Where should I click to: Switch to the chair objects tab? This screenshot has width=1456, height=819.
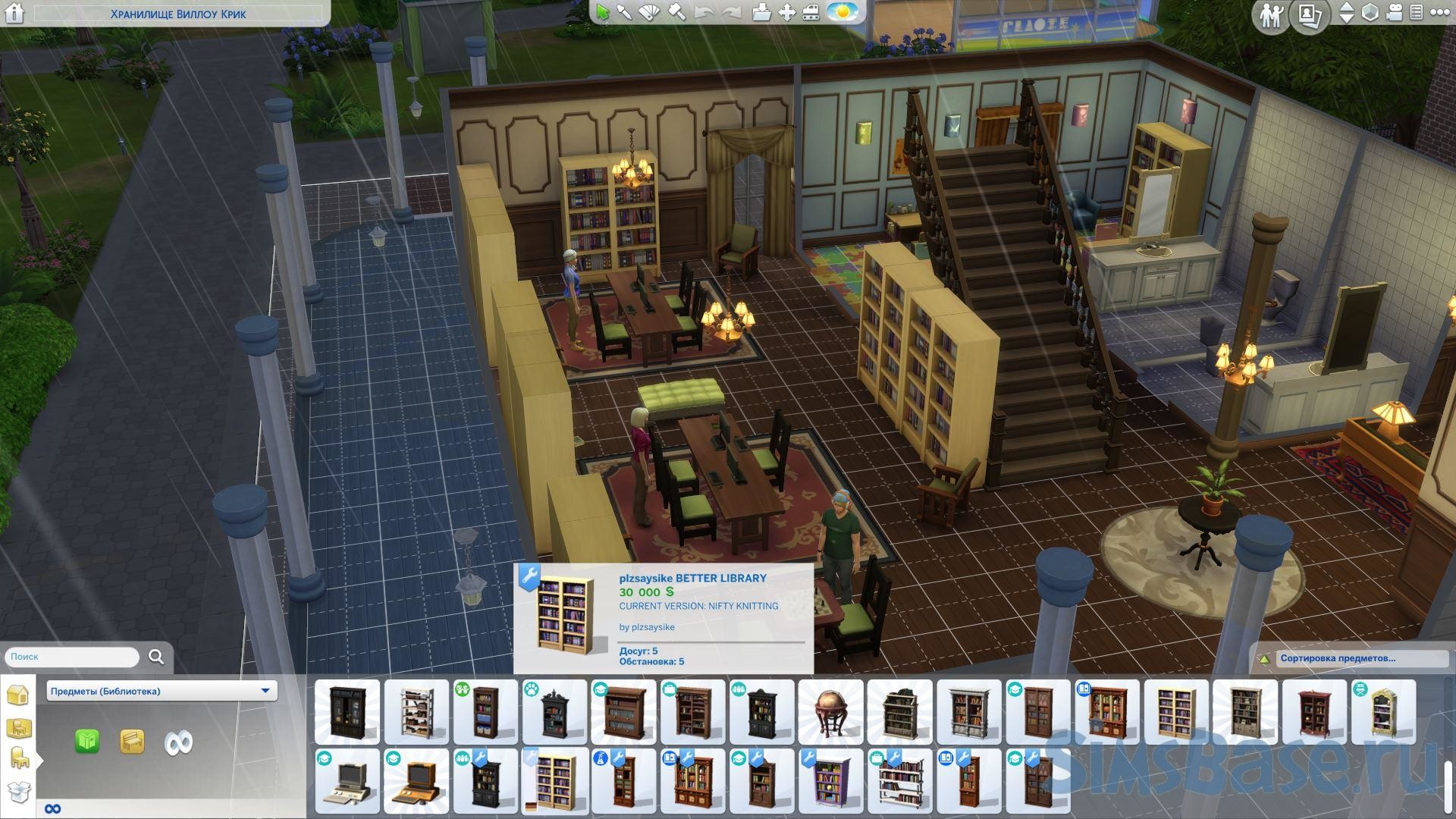point(18,758)
